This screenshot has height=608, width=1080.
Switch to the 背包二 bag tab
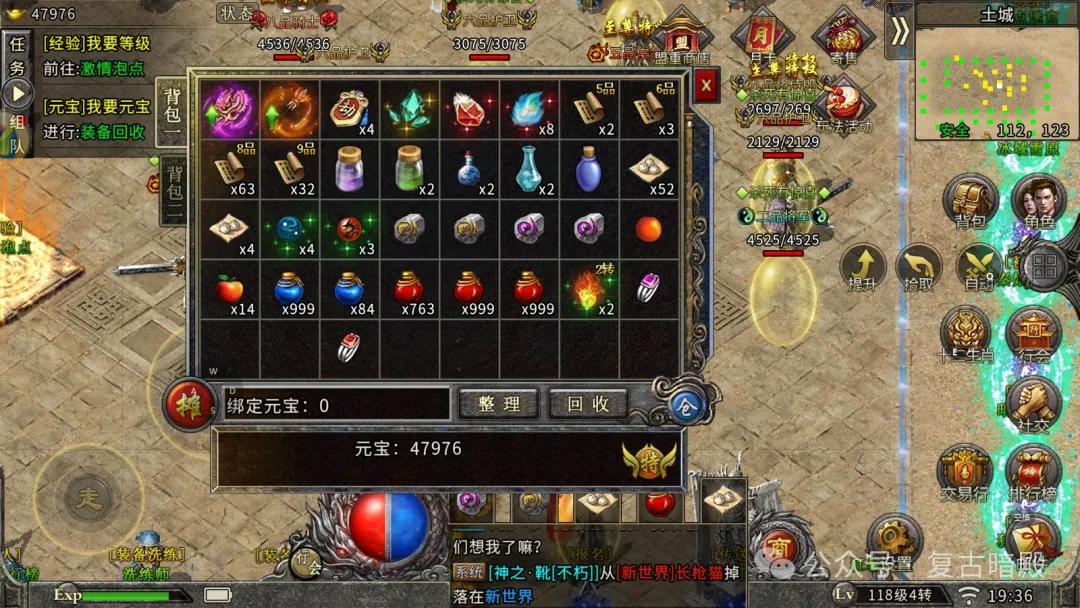coord(173,190)
